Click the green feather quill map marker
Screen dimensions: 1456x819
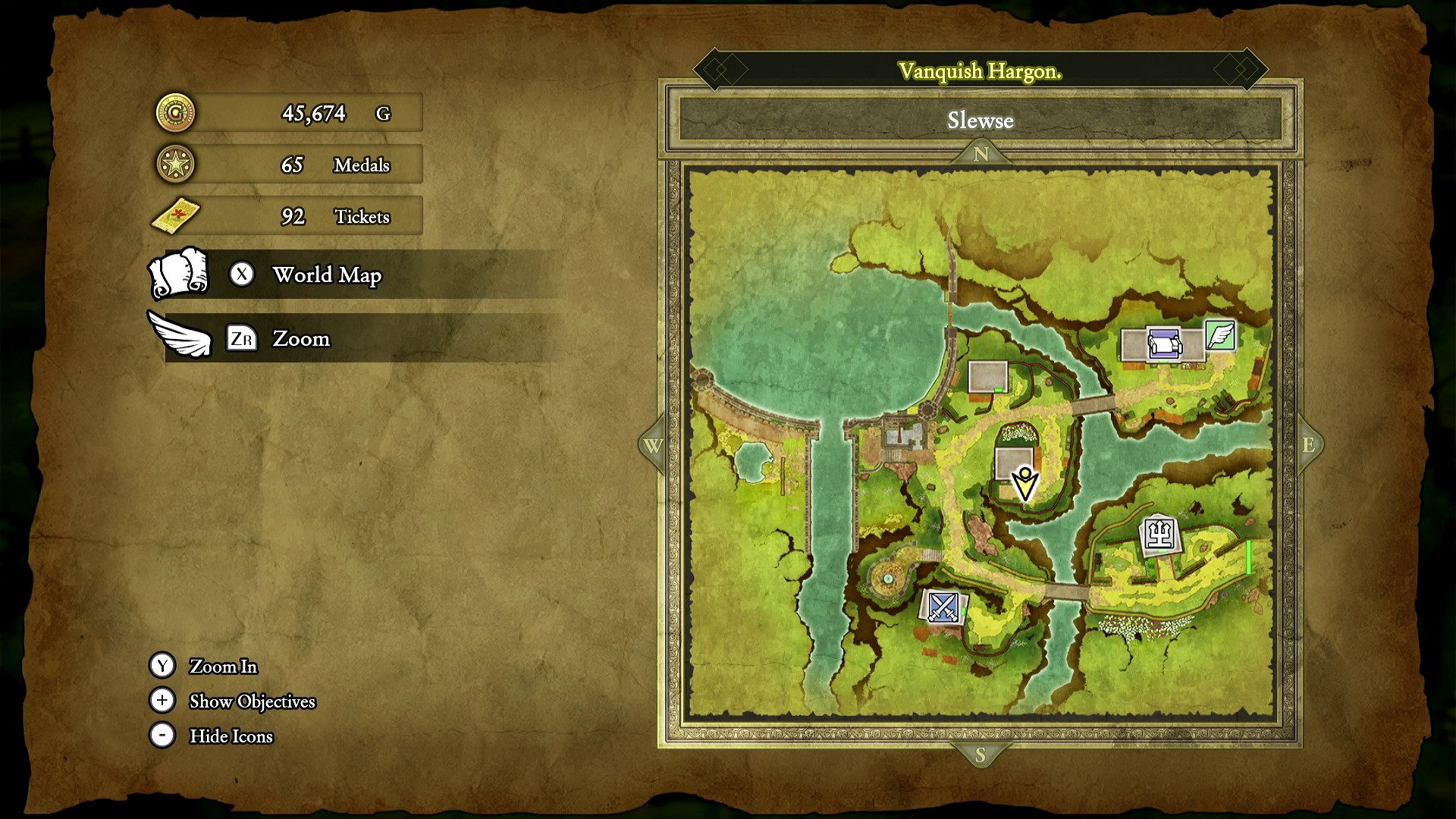[1220, 335]
